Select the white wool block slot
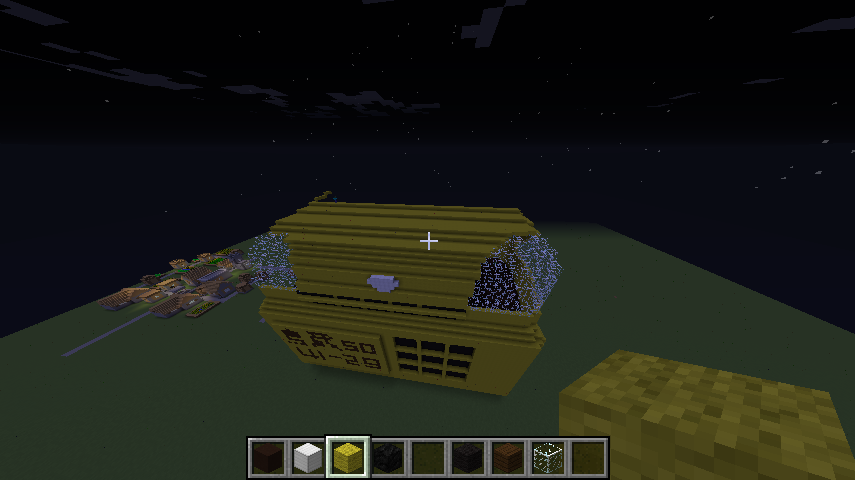 [x=308, y=458]
